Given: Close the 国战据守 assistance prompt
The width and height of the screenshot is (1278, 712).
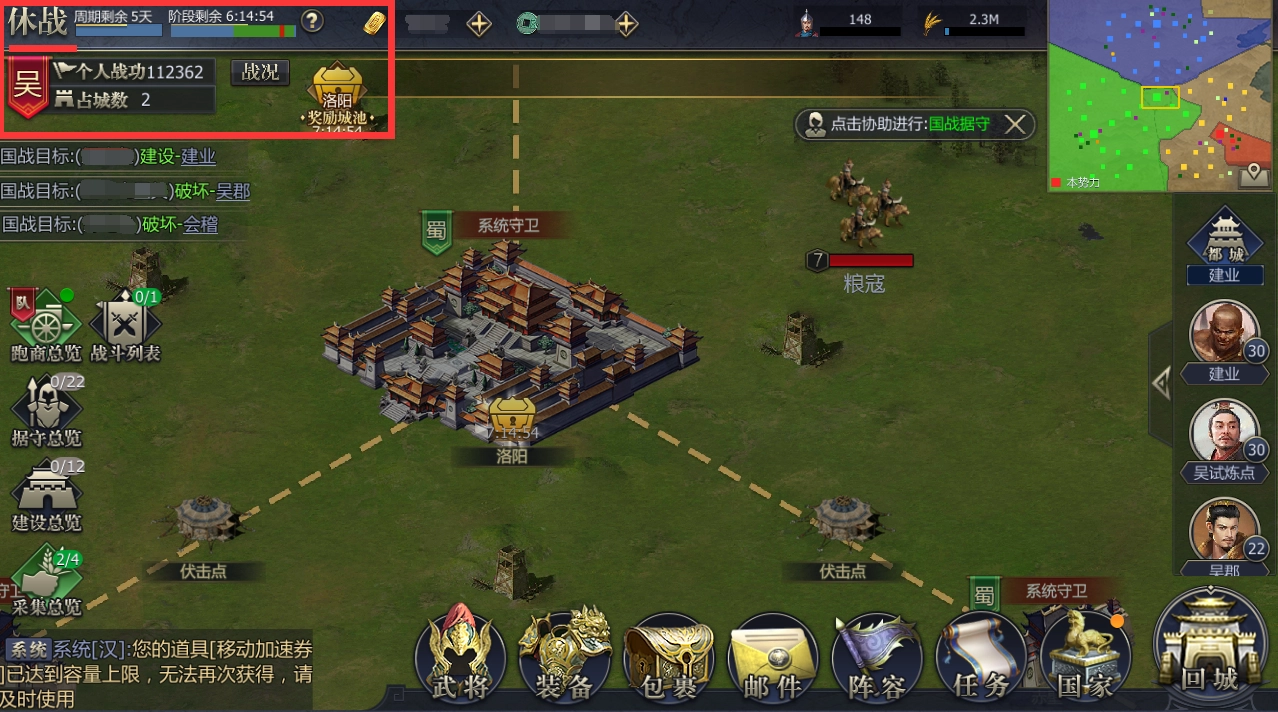Looking at the screenshot, I should coord(1015,124).
